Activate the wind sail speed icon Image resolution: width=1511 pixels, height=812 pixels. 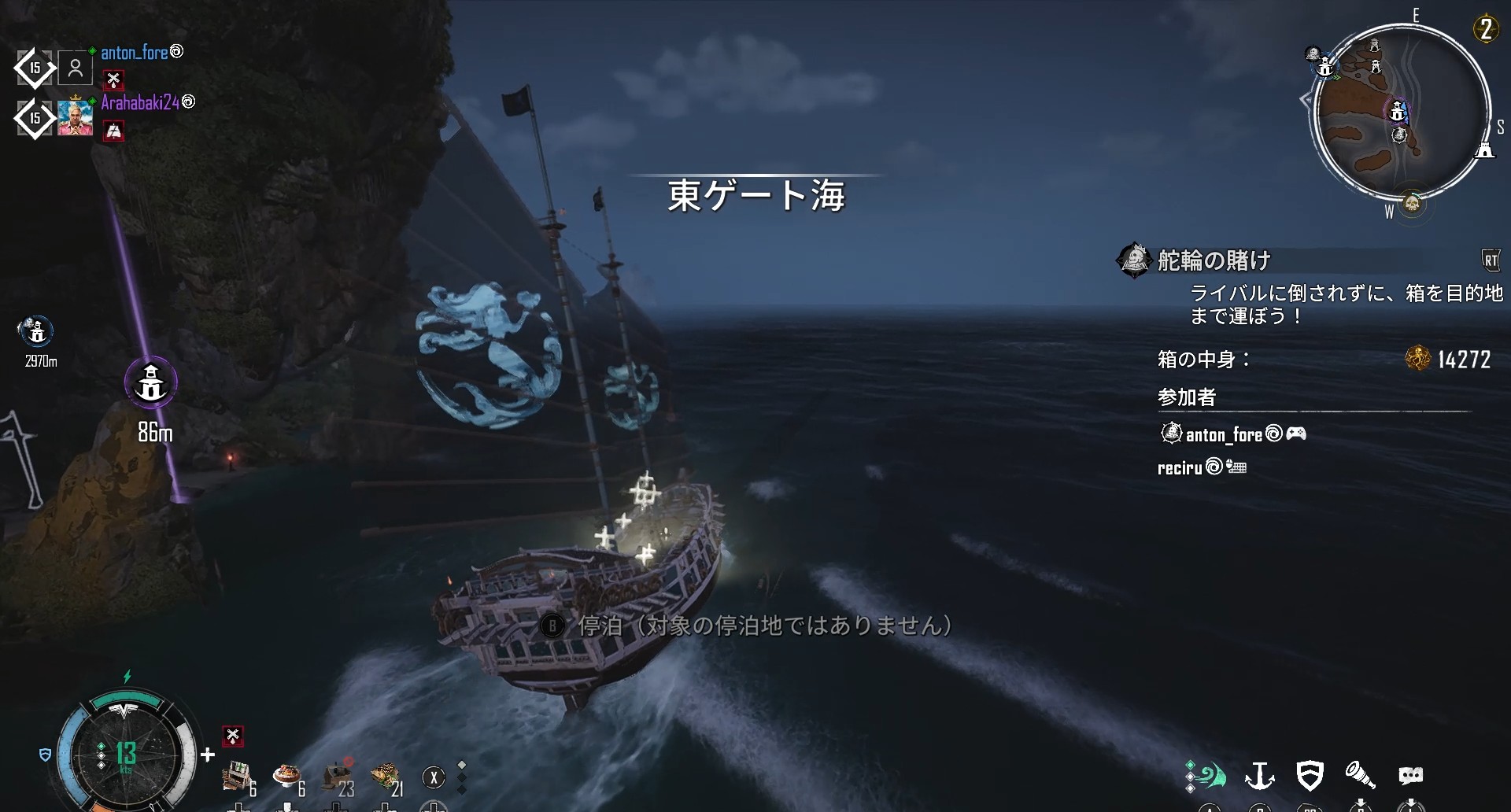[x=1206, y=776]
